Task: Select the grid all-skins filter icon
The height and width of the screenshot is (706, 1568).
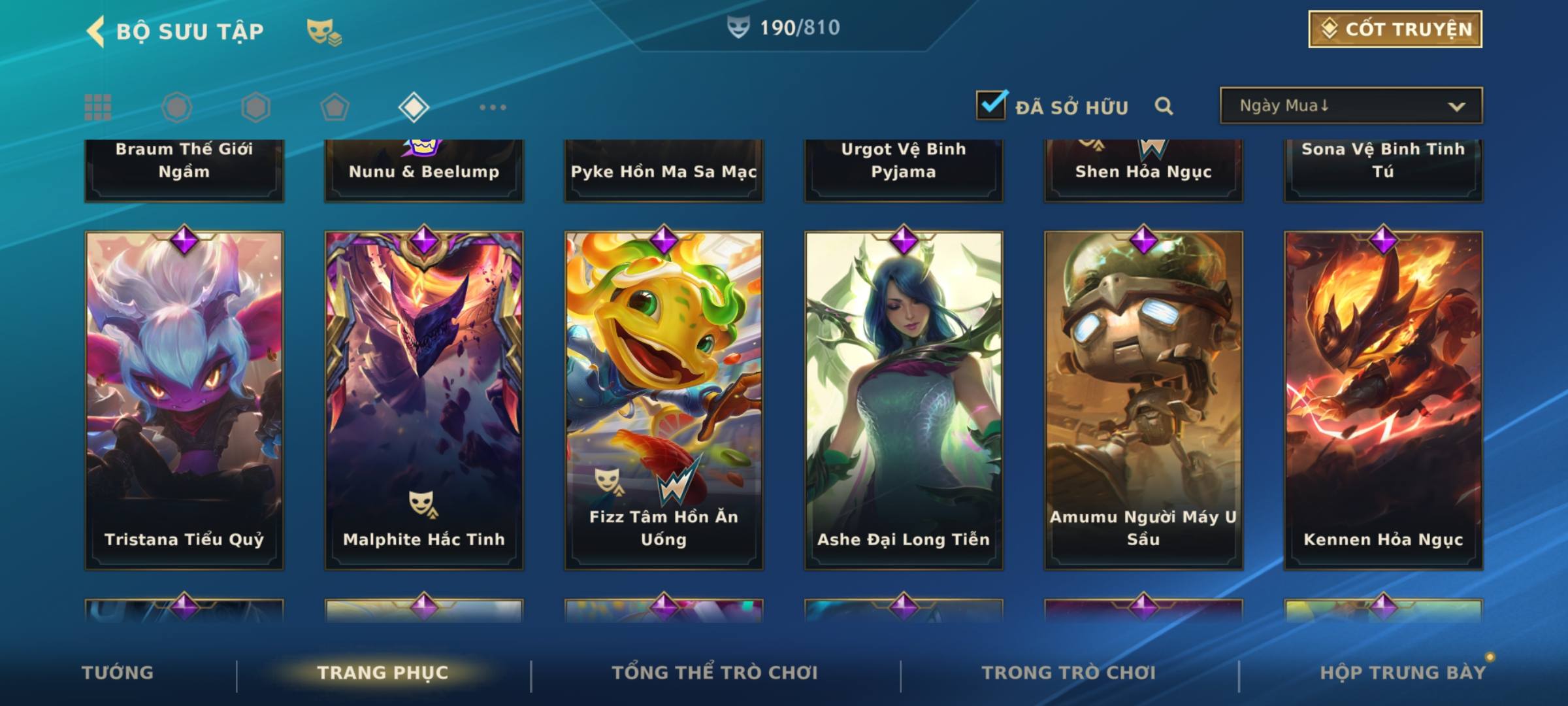Action: 98,107
